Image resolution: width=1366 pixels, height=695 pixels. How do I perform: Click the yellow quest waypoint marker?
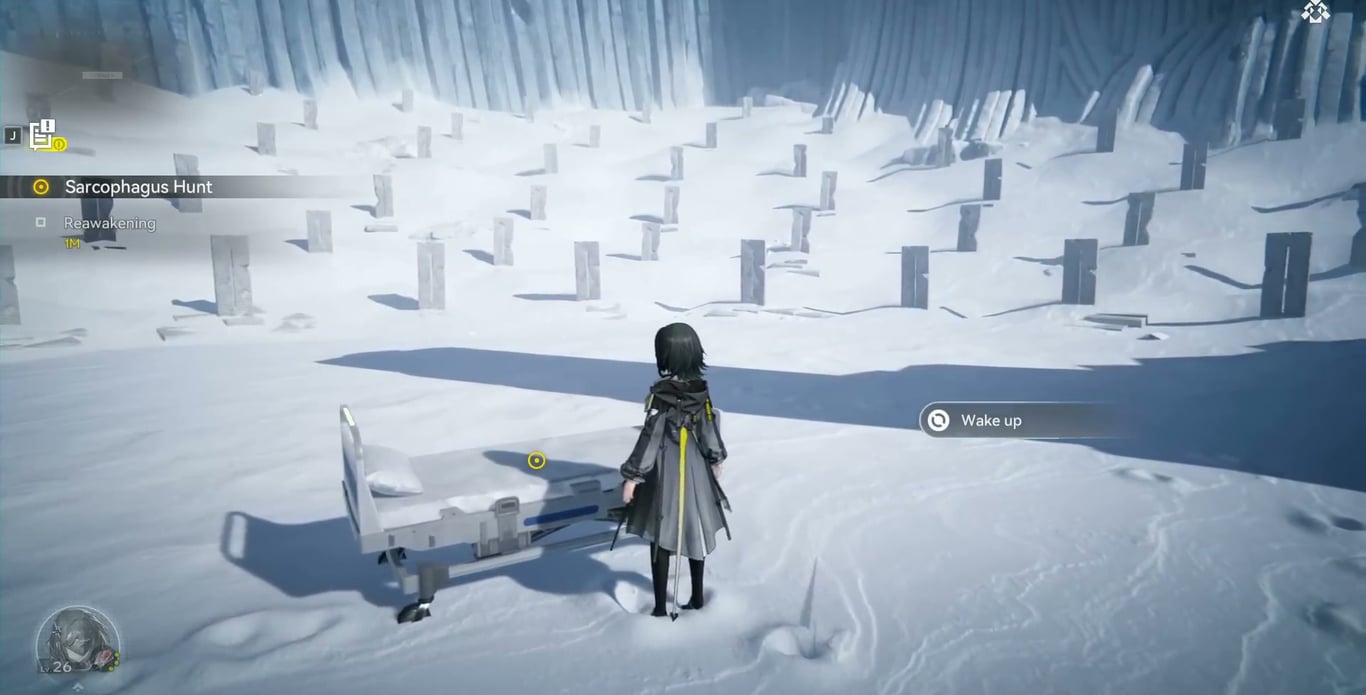point(537,460)
